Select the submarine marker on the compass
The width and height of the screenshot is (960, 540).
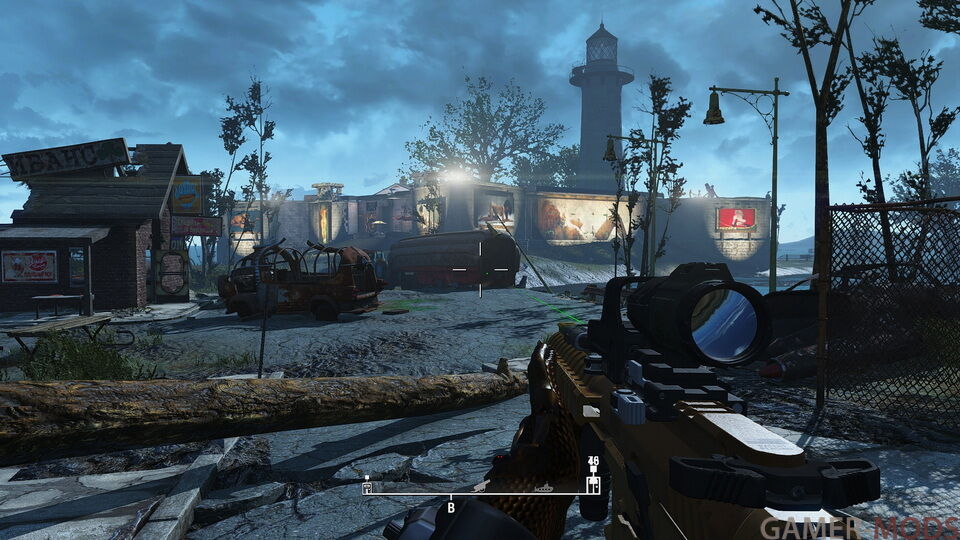(x=547, y=488)
